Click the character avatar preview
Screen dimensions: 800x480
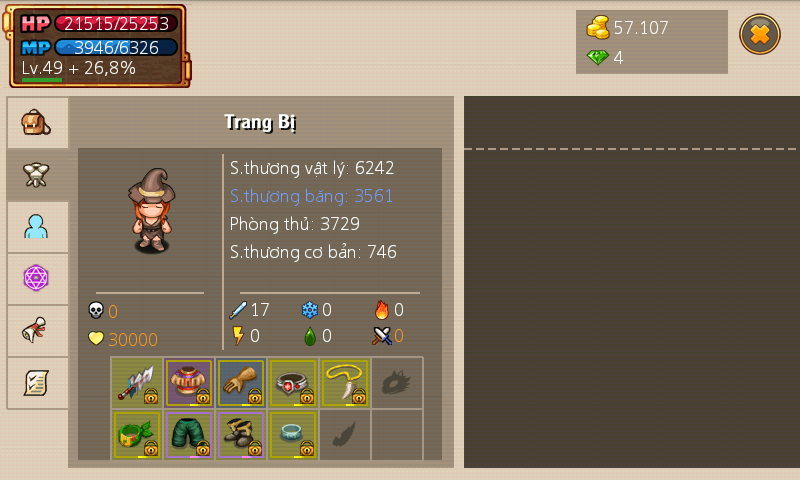pos(151,210)
